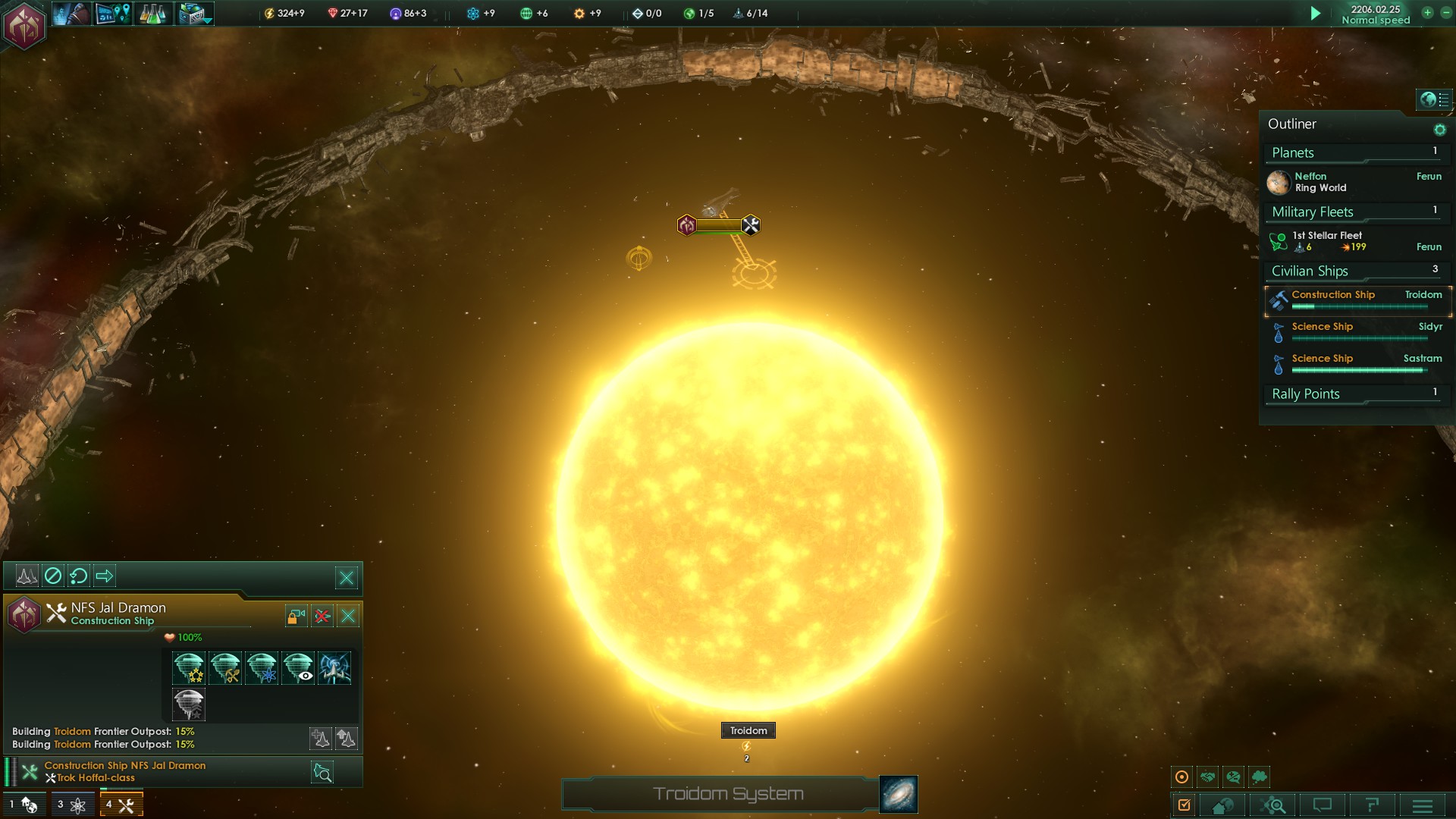The height and width of the screenshot is (819, 1456).
Task: Choose the build observation post option
Action: click(298, 668)
